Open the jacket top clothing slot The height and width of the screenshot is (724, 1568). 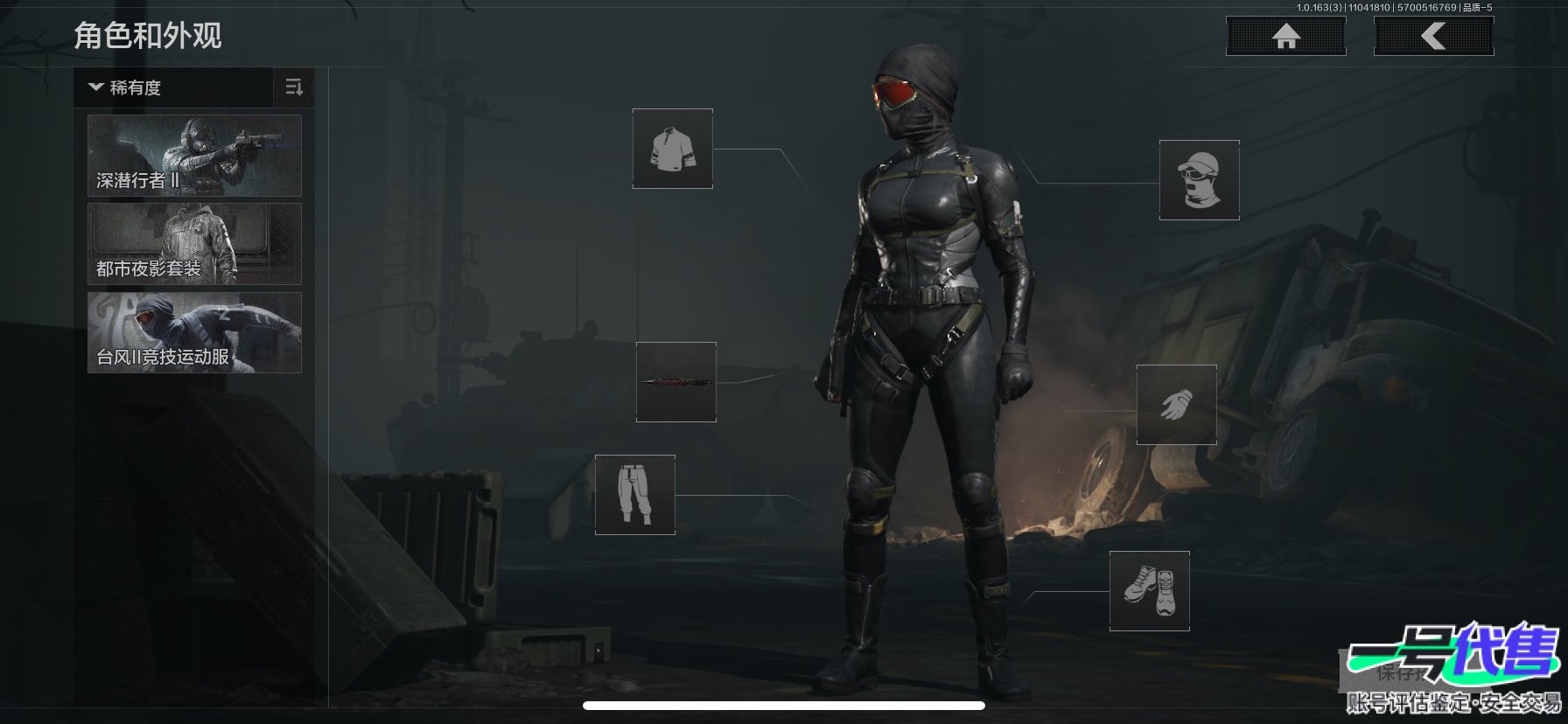tap(672, 149)
